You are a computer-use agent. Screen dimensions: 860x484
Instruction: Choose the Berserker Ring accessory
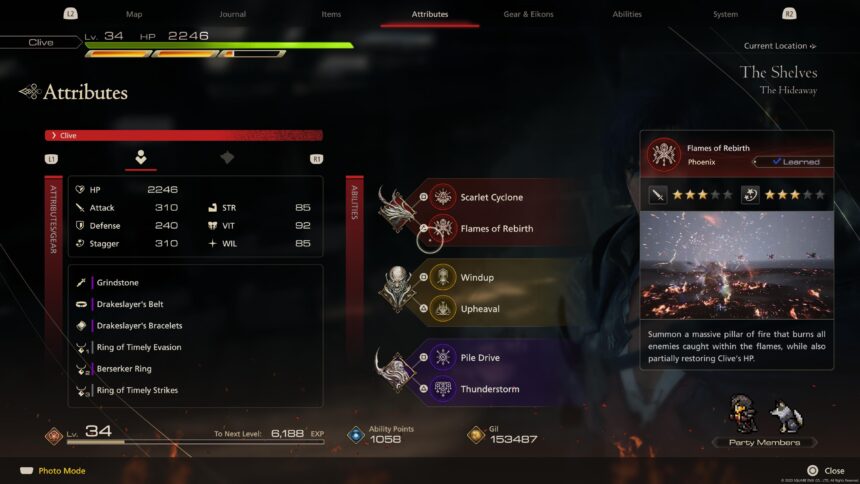[x=124, y=369]
